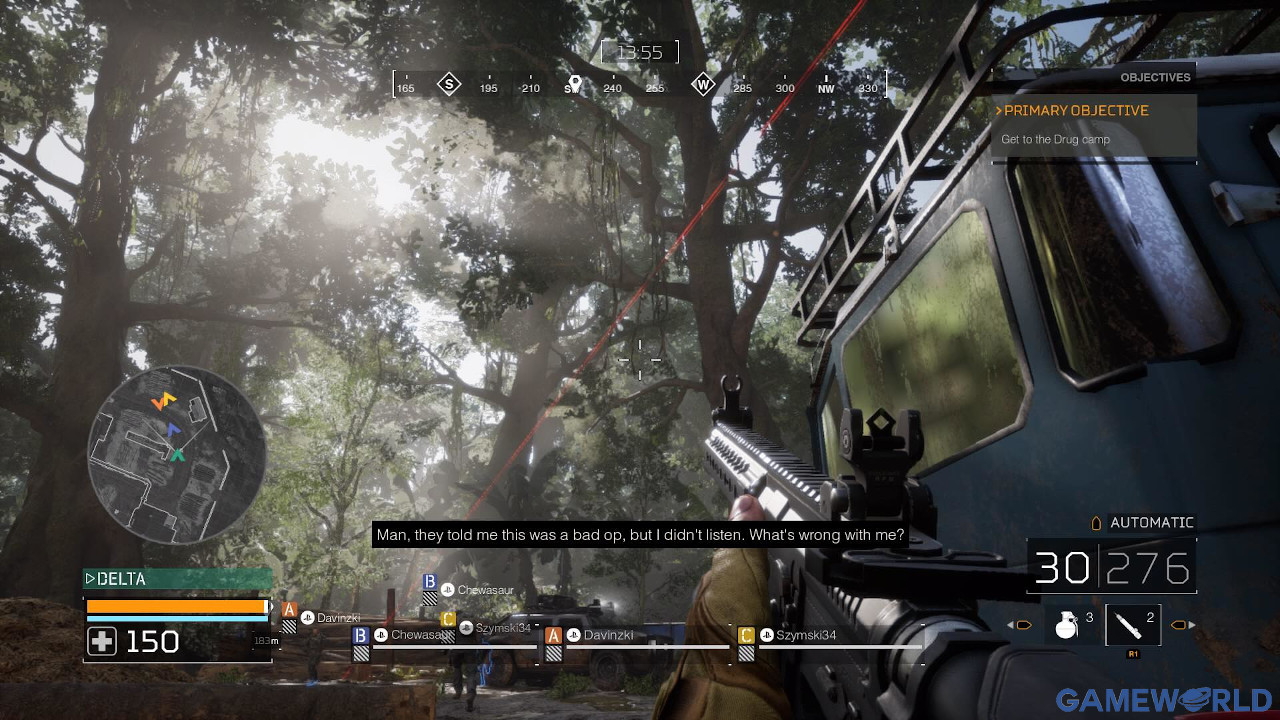The width and height of the screenshot is (1280, 720).
Task: Select the NW heading on the compass
Action: click(x=826, y=88)
